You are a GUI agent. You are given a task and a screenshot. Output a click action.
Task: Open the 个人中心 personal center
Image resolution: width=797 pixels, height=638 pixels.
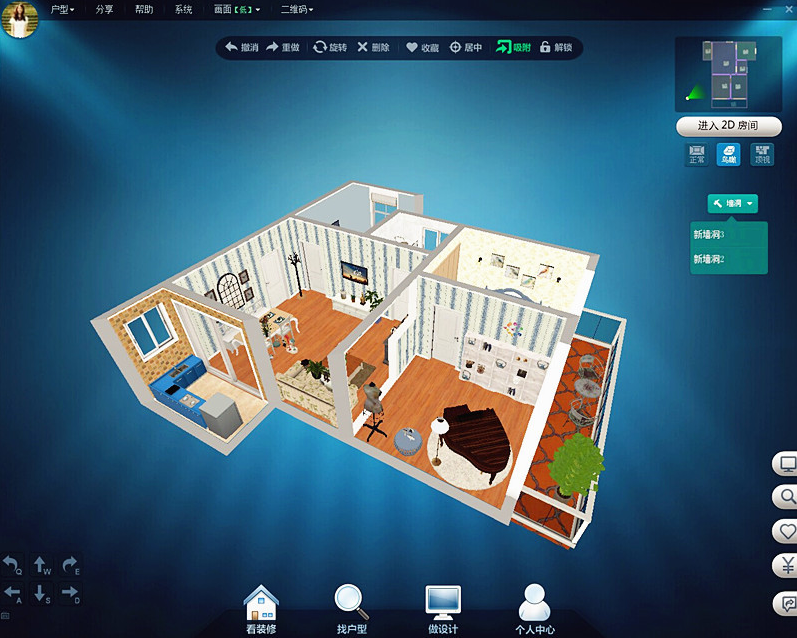[537, 608]
